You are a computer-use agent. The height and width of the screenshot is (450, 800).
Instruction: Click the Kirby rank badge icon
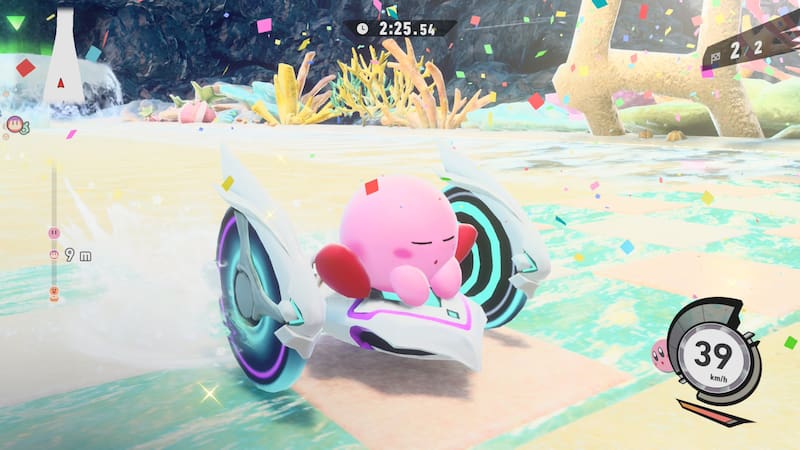[15, 124]
